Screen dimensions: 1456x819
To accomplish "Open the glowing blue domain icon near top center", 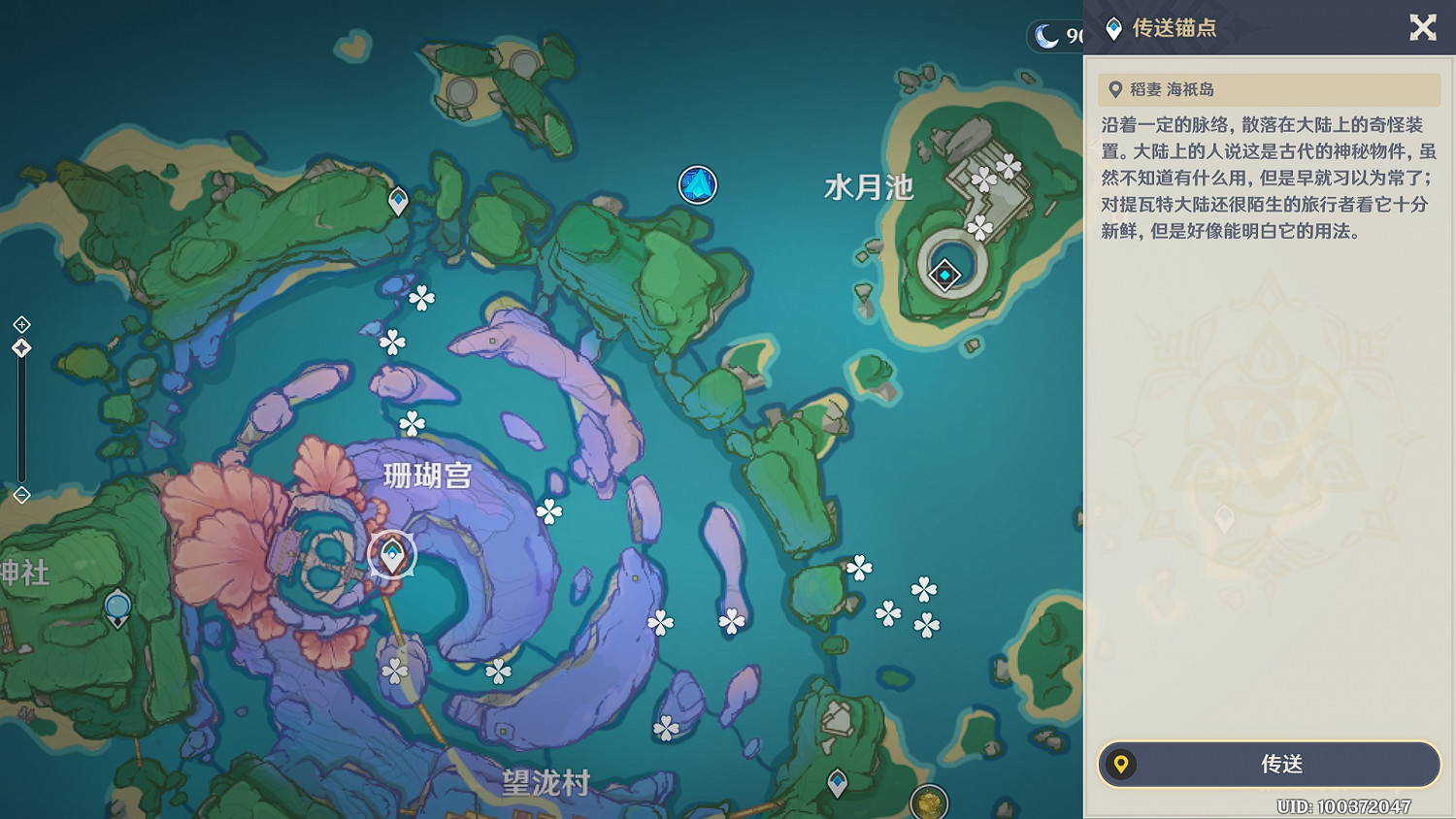I will [x=696, y=183].
